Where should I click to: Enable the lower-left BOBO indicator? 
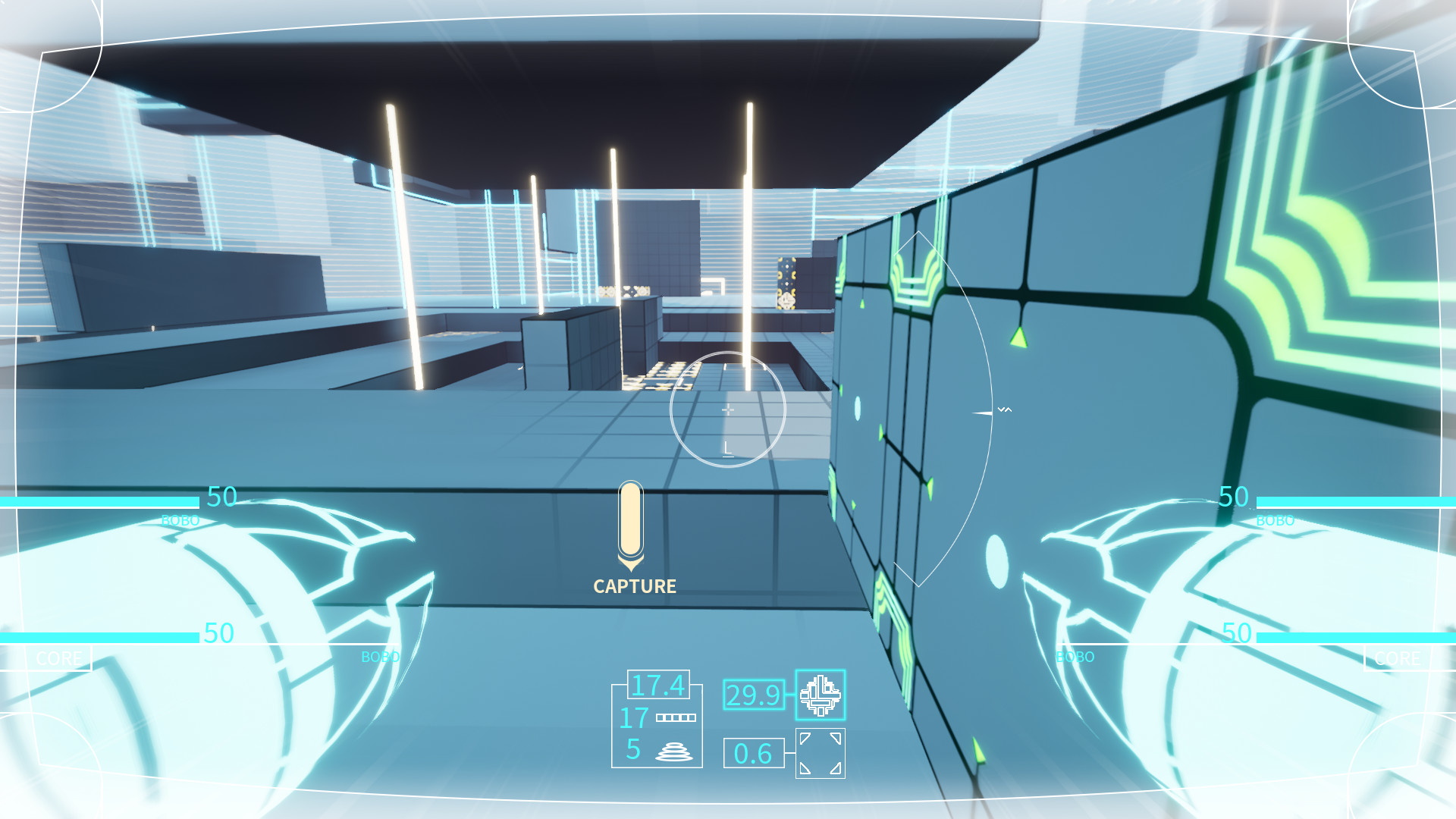pyautogui.click(x=379, y=657)
